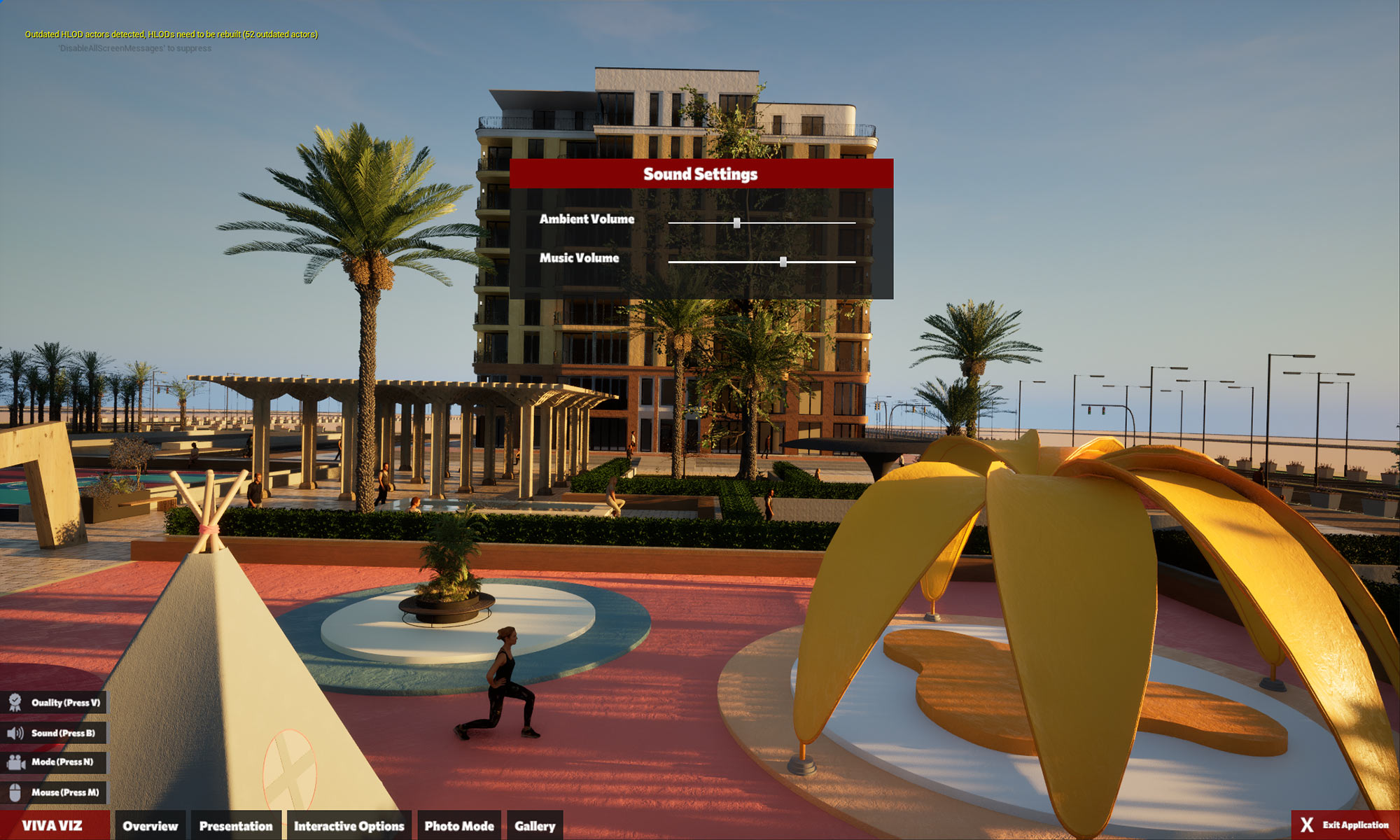Switch the camera Mode
The width and height of the screenshot is (1400, 840).
[54, 762]
